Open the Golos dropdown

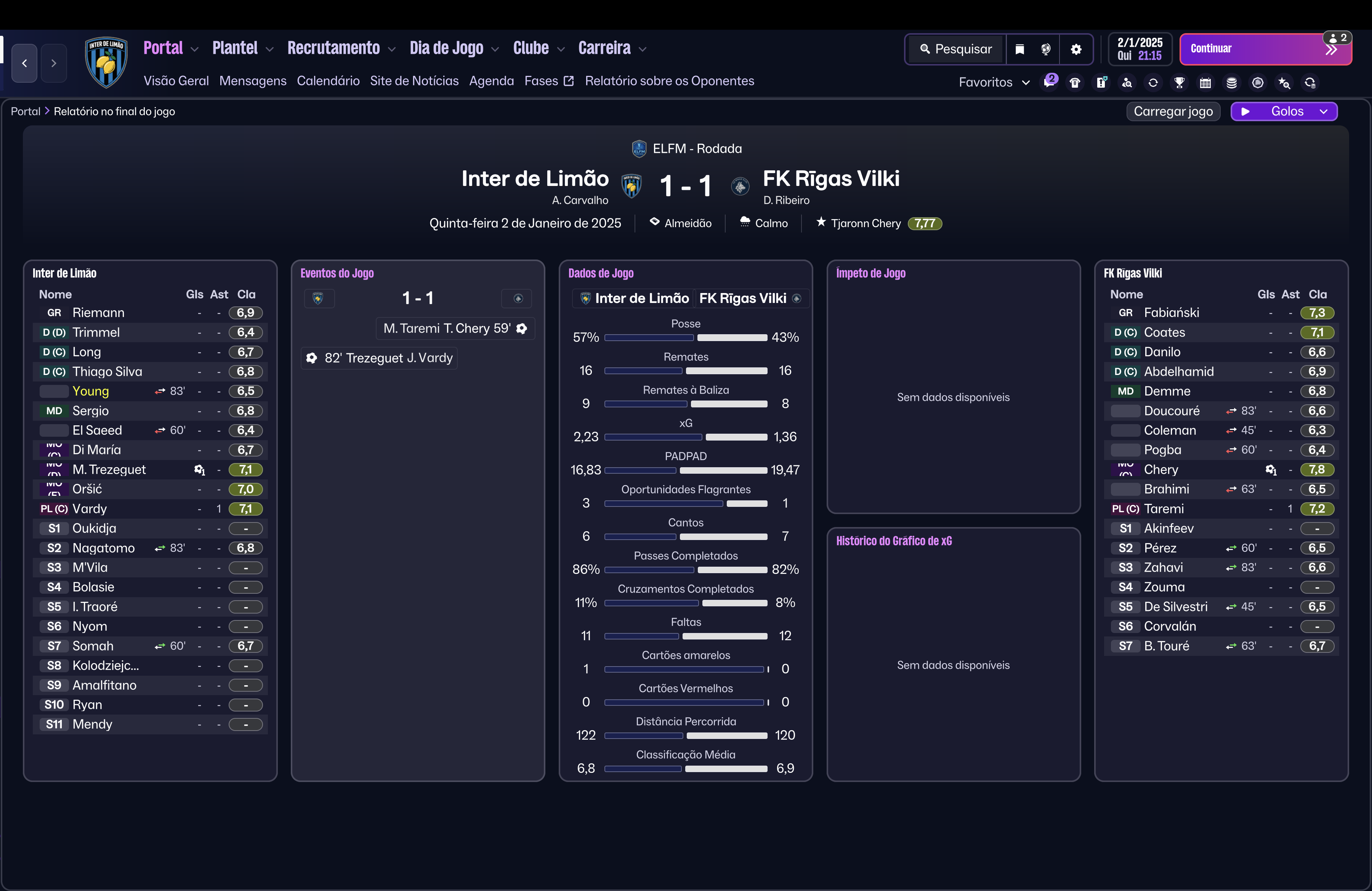coord(1284,111)
